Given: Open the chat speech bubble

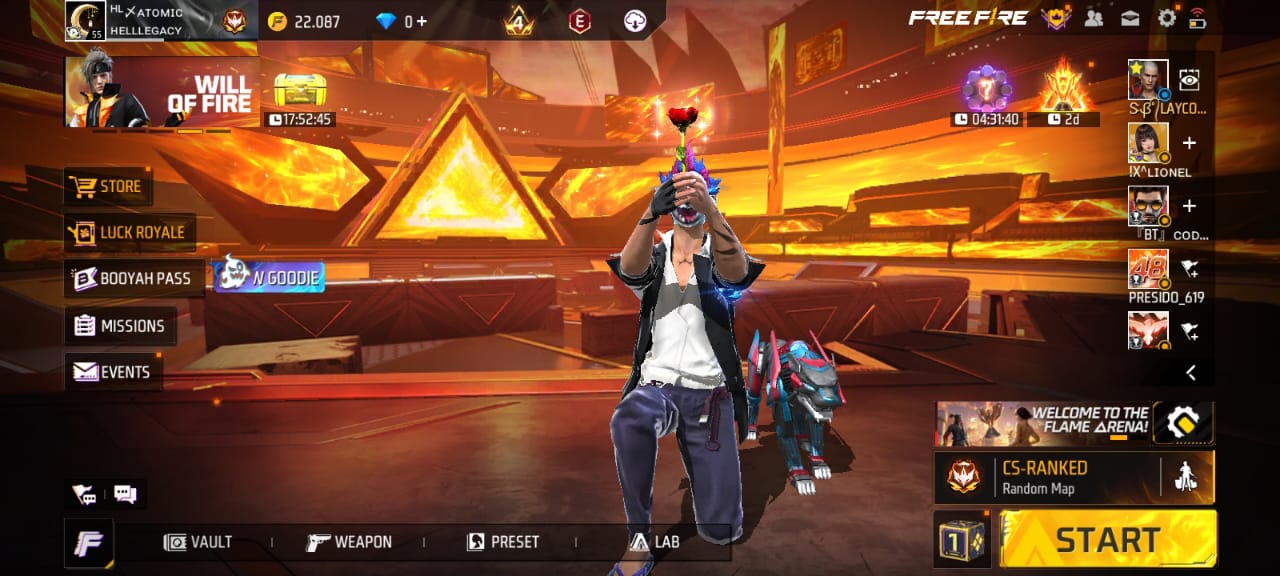Looking at the screenshot, I should click(x=125, y=494).
